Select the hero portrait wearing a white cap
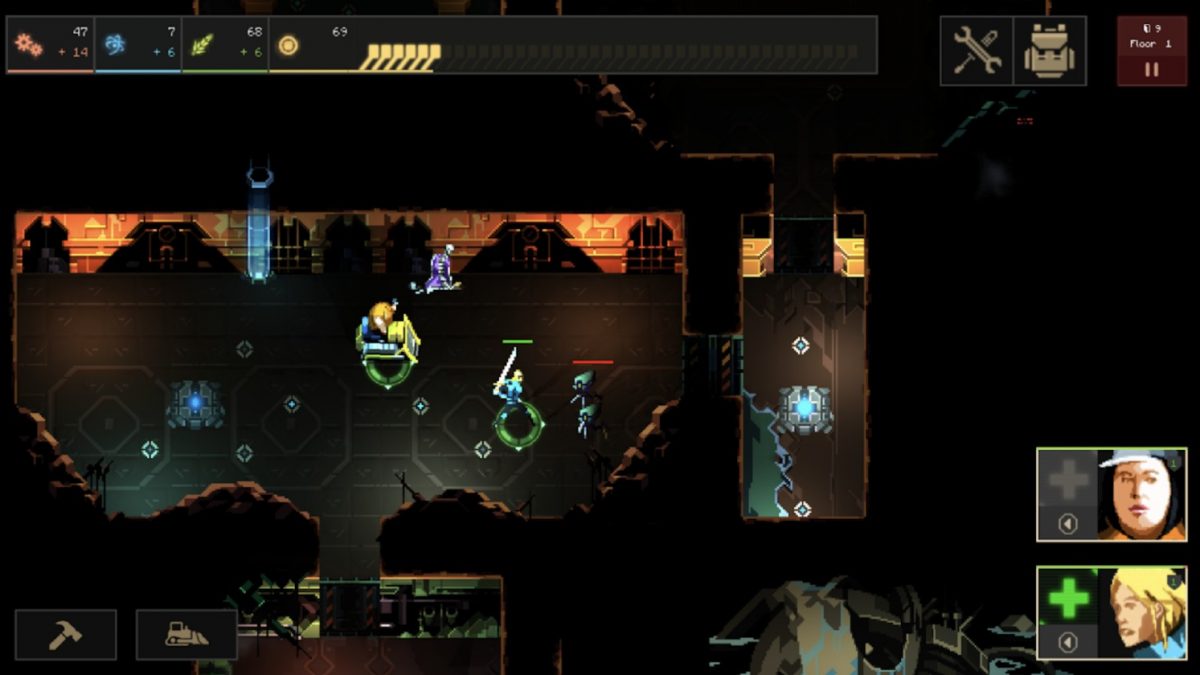Image resolution: width=1200 pixels, height=675 pixels. tap(1141, 494)
